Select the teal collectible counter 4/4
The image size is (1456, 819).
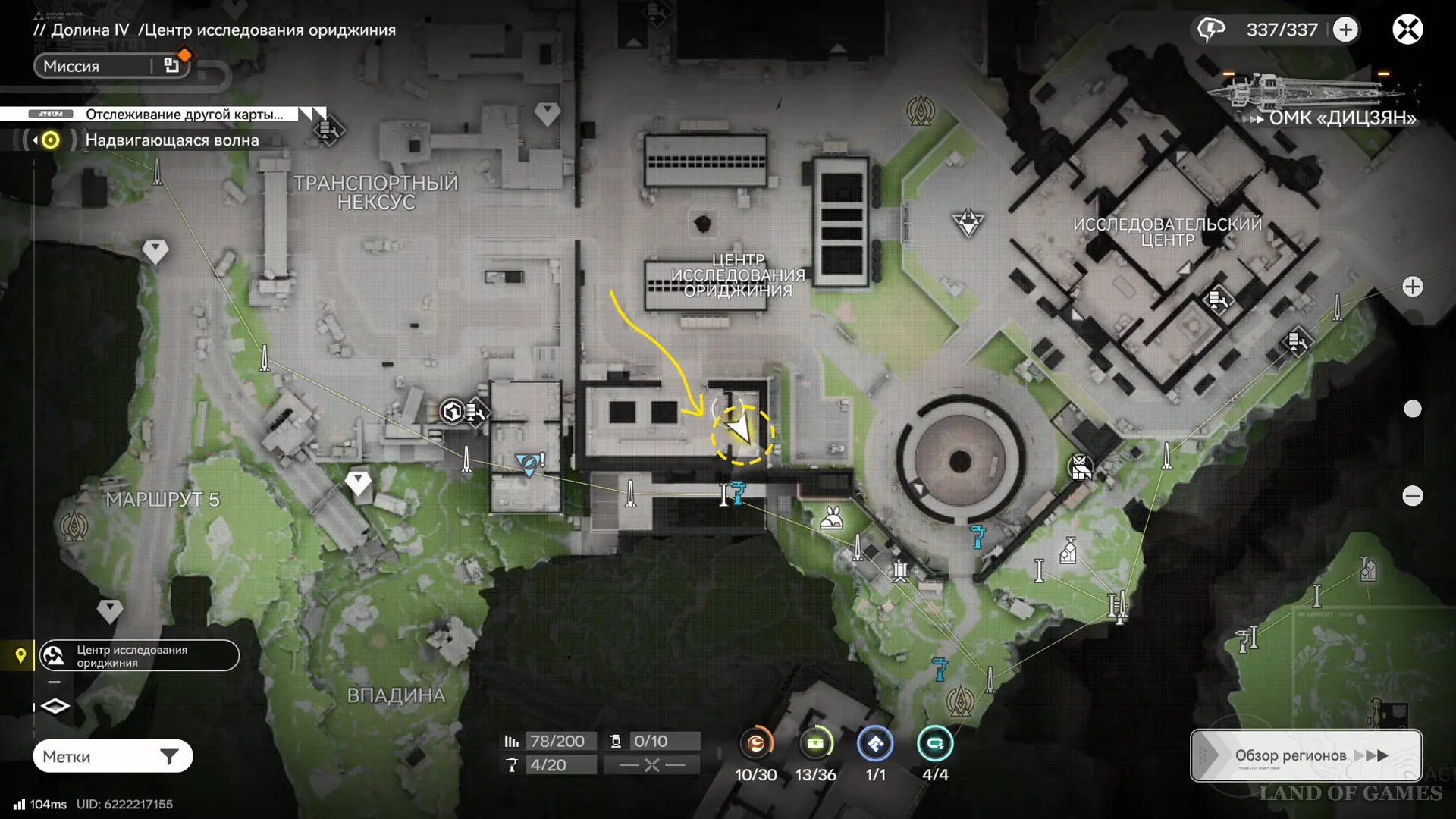pos(934,744)
